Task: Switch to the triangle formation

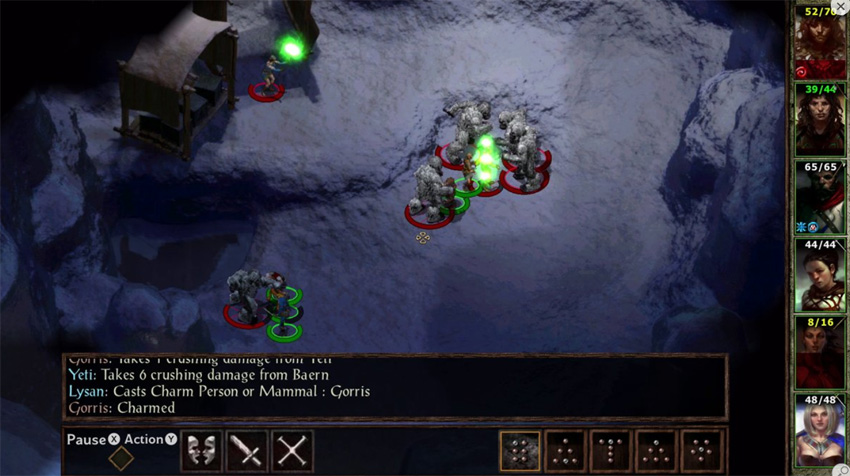Action: 565,451
